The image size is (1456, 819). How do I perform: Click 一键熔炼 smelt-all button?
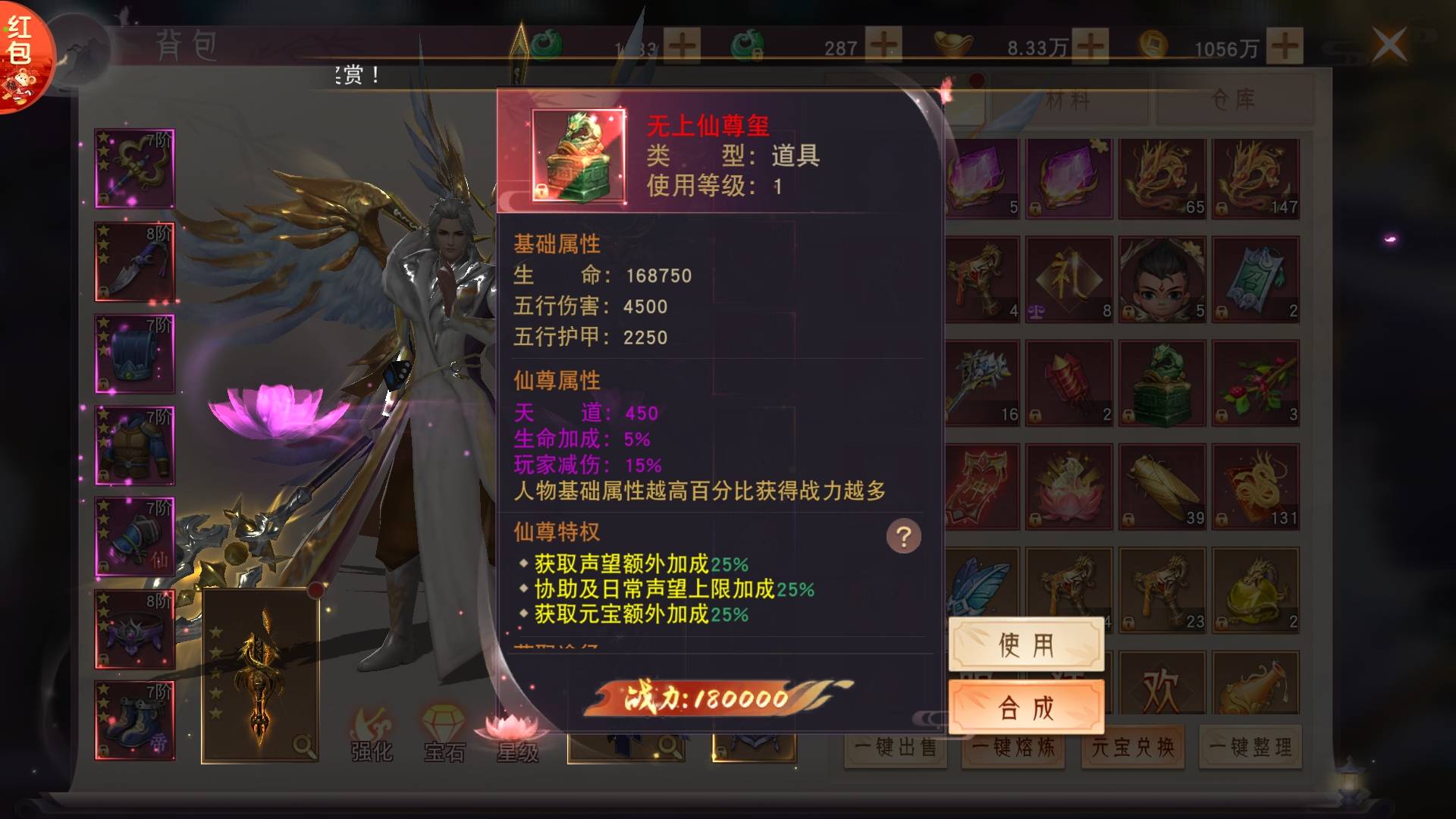click(x=1013, y=748)
